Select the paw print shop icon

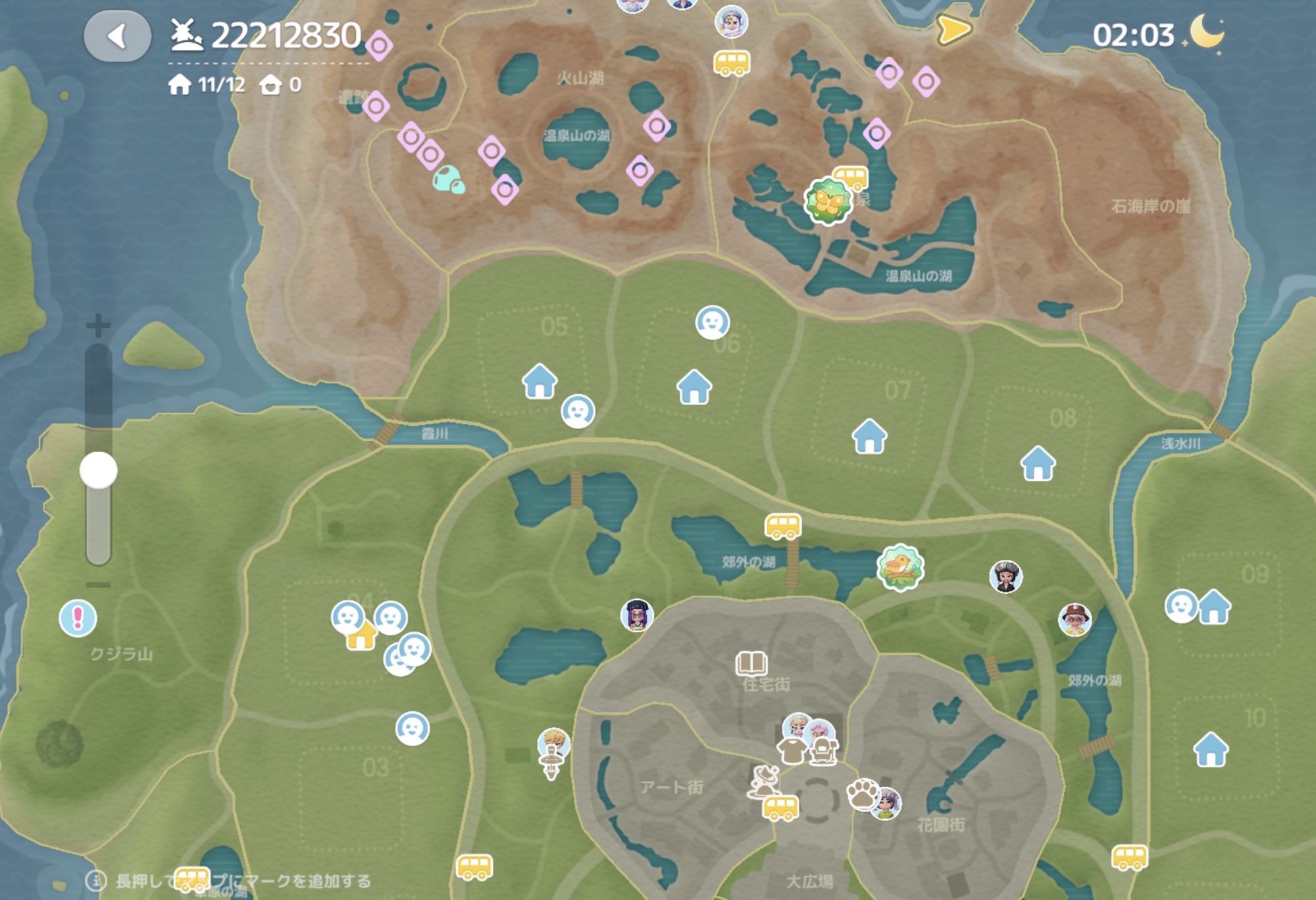[863, 793]
